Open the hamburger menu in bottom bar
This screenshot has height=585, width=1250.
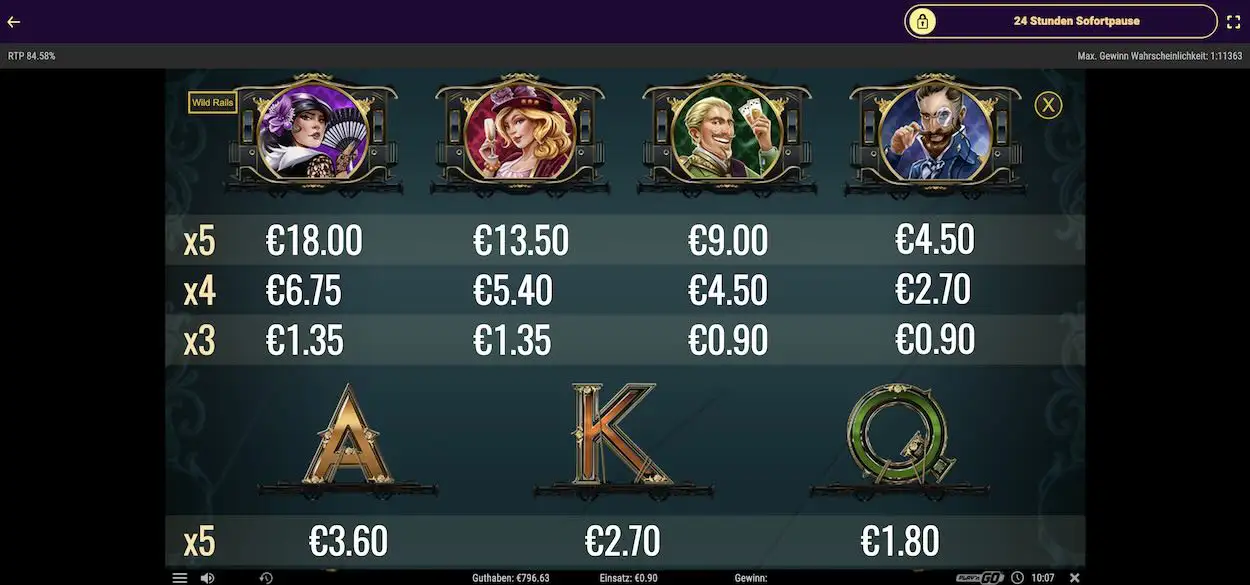point(180,578)
